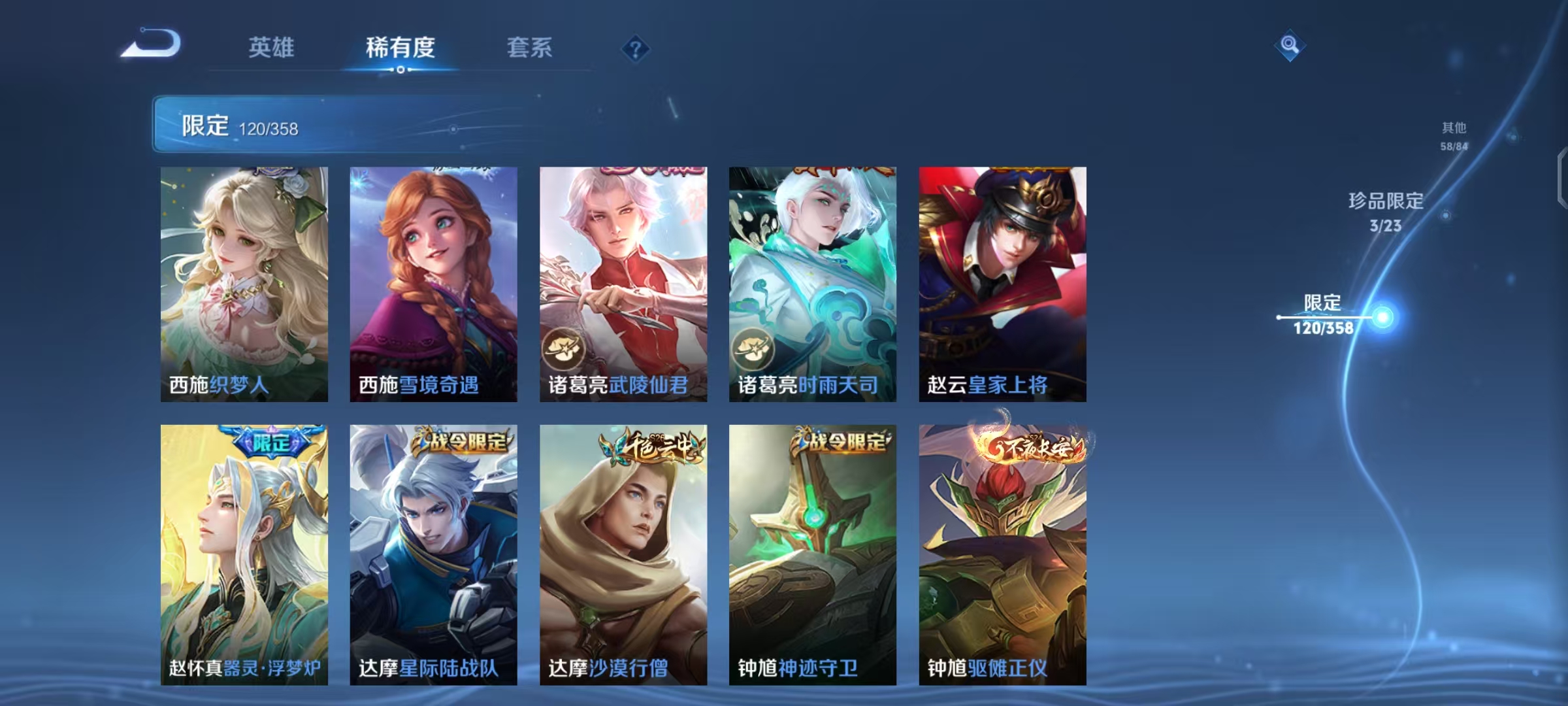Select the 稀有度 tab
Image resolution: width=1568 pixels, height=706 pixels.
tap(400, 48)
